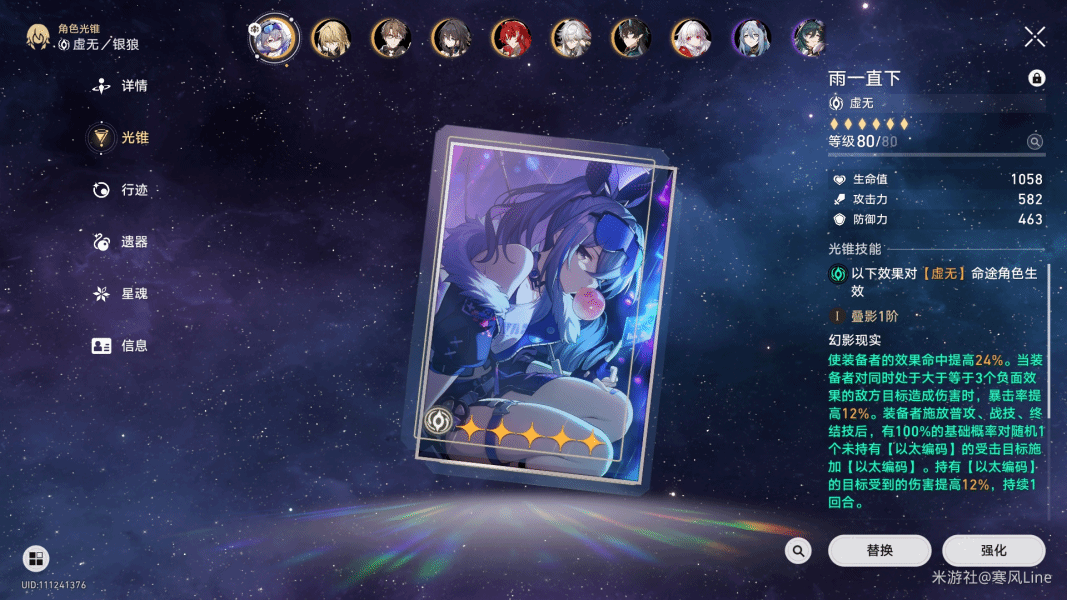Click the 强化 enhance button
This screenshot has height=600, width=1067.
[x=993, y=551]
